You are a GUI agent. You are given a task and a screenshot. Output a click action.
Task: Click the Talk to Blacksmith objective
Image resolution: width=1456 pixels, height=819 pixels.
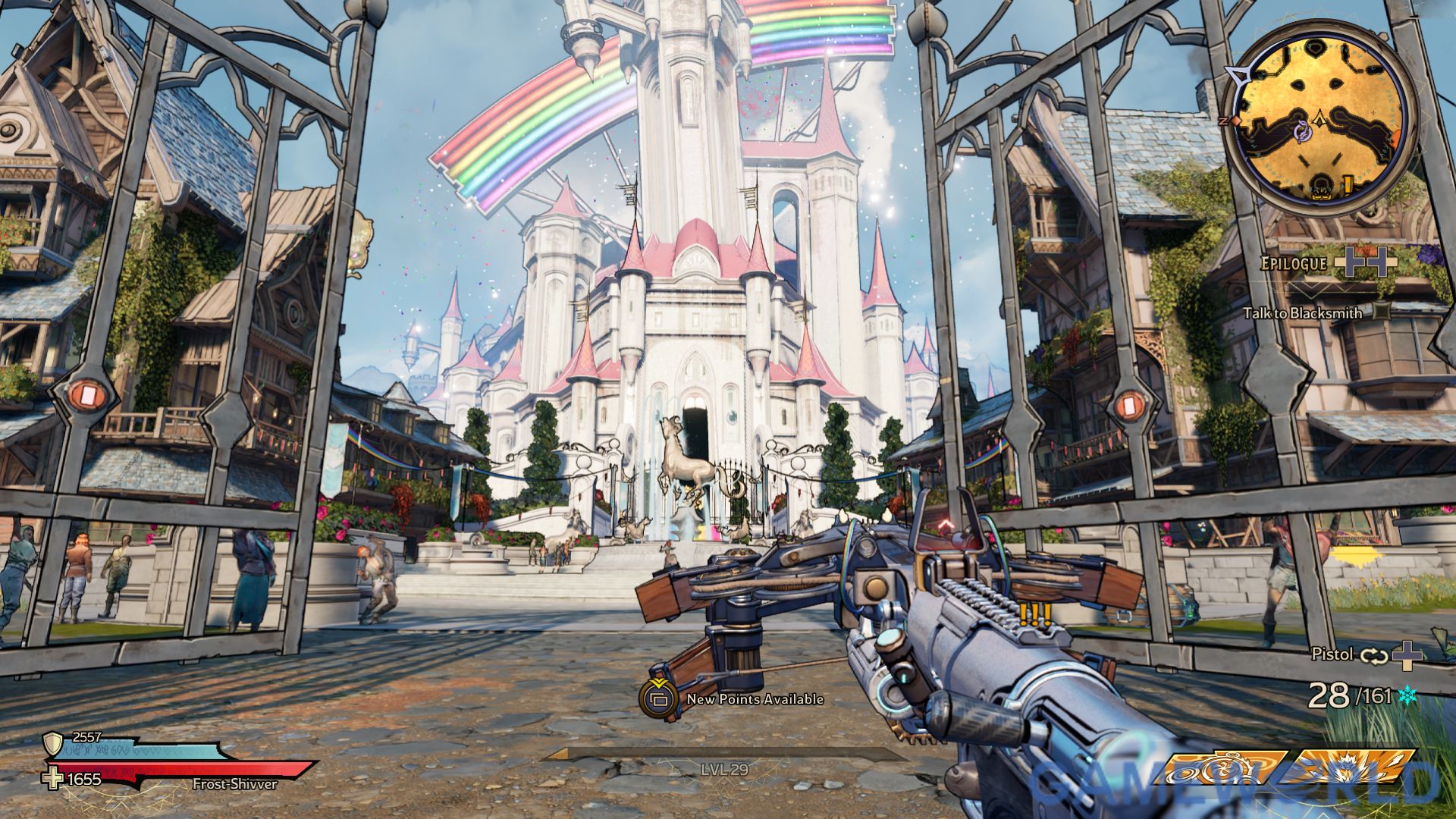1302,312
